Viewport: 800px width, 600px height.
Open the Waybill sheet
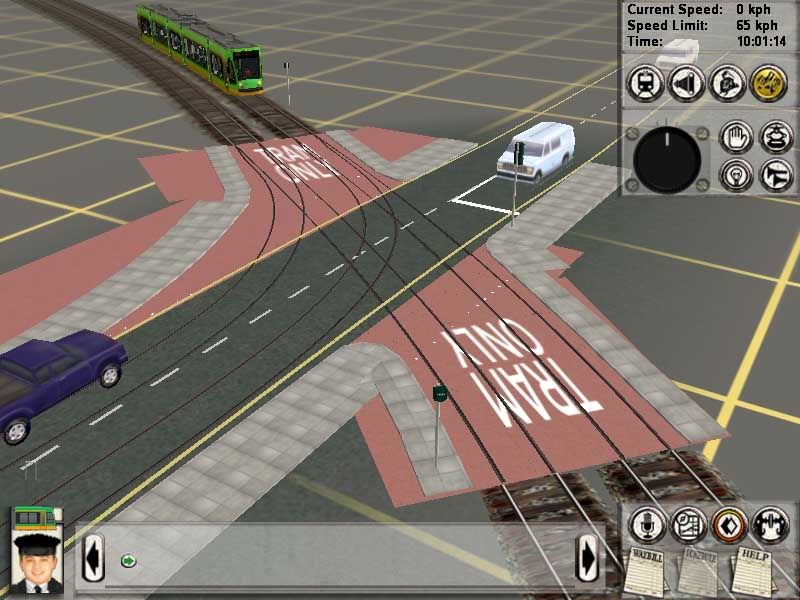pos(646,570)
